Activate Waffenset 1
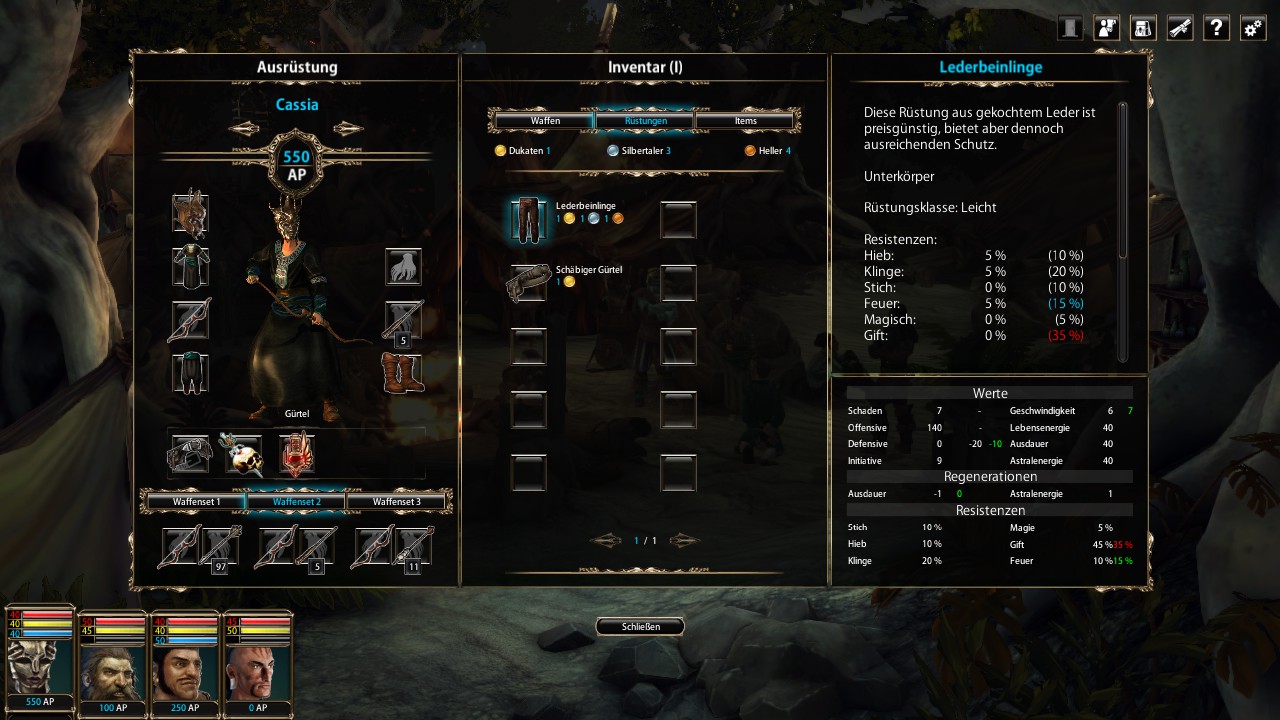The width and height of the screenshot is (1280, 720). pyautogui.click(x=196, y=501)
